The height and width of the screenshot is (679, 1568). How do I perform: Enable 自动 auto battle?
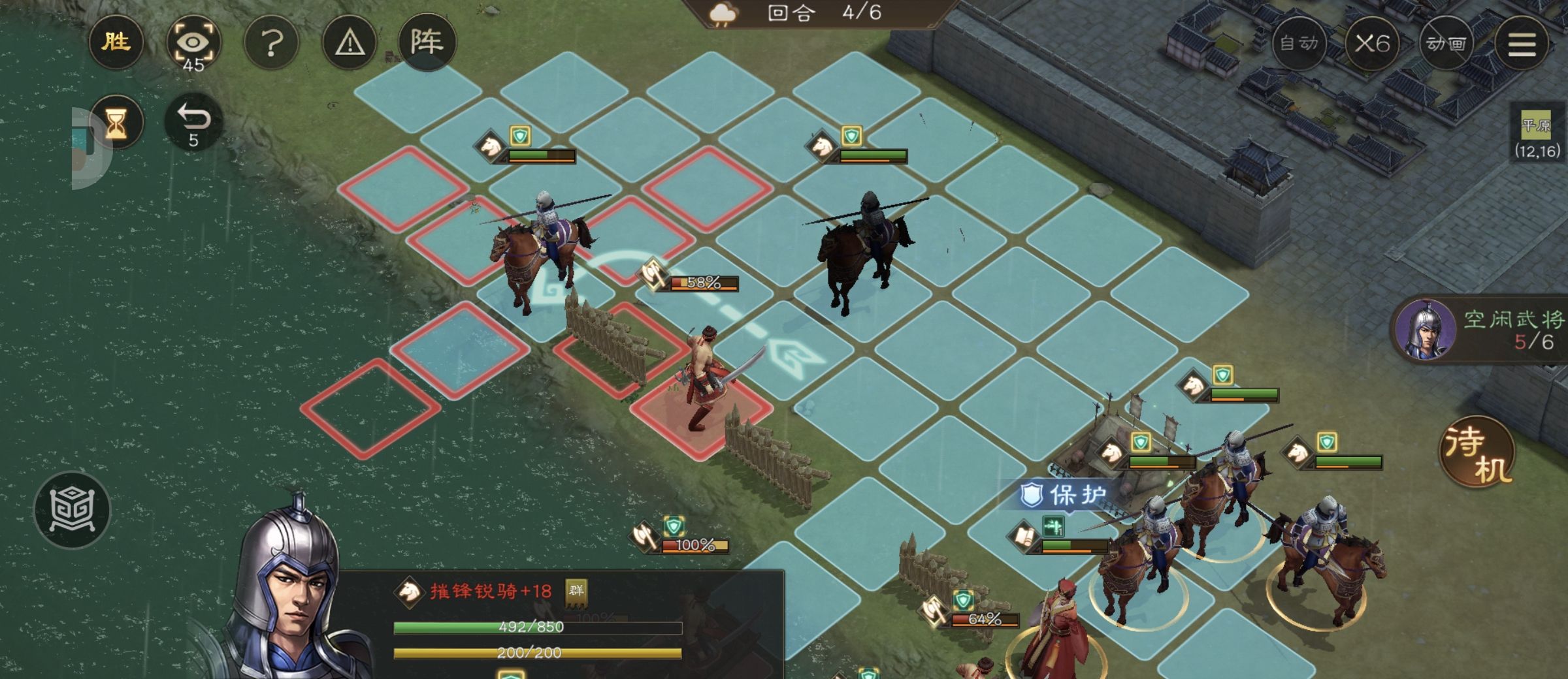click(1299, 44)
